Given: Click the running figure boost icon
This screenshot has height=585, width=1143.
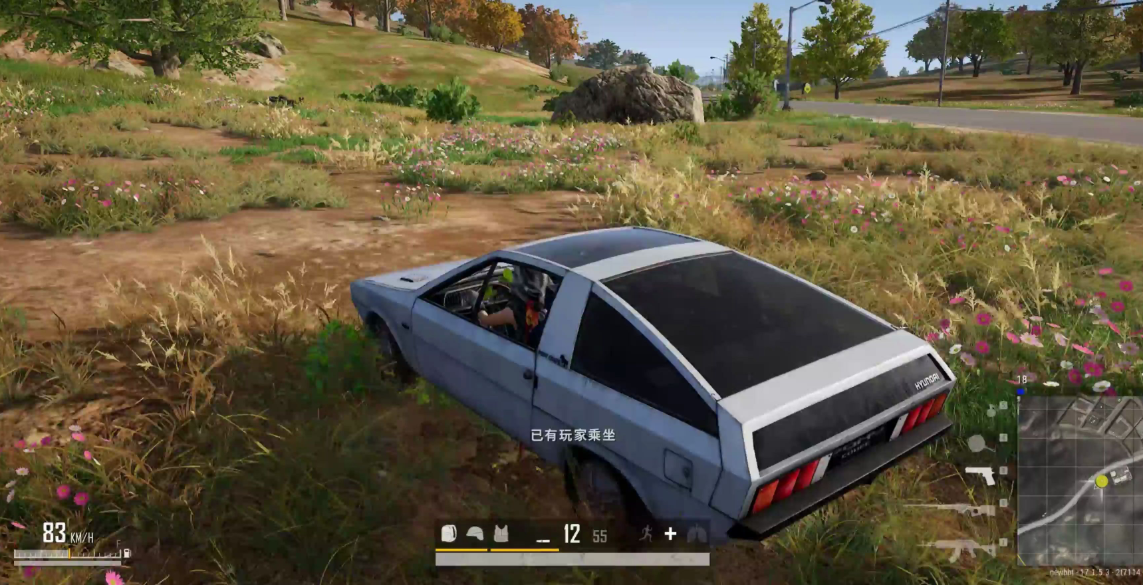Looking at the screenshot, I should pyautogui.click(x=646, y=534).
